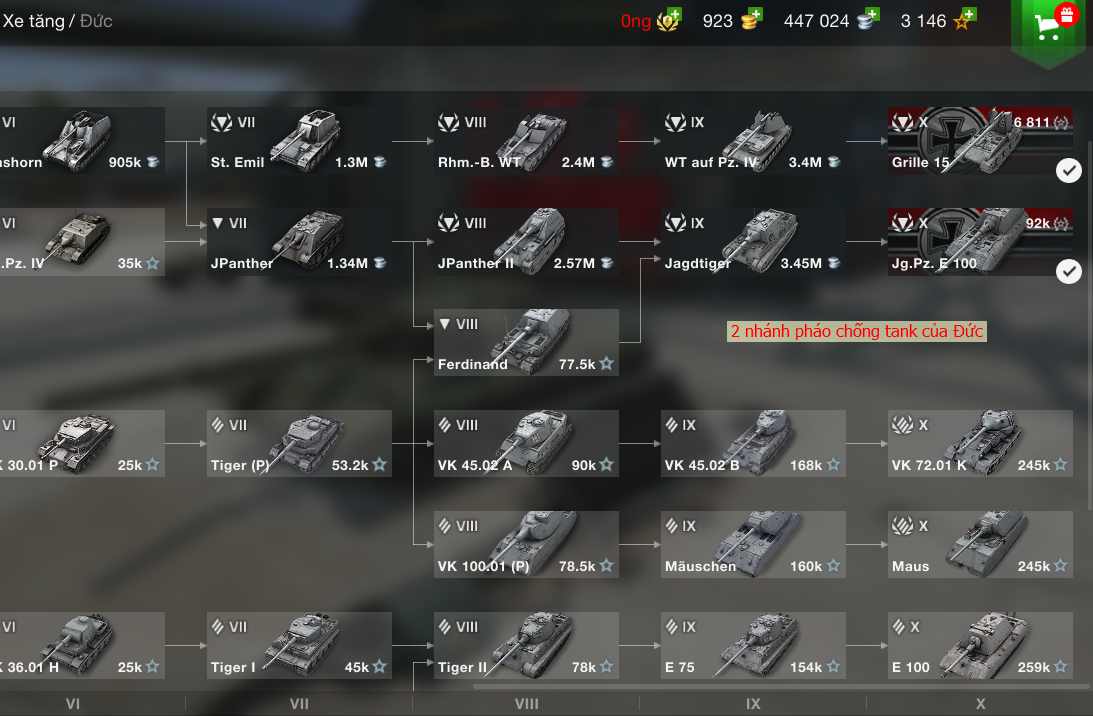This screenshot has height=716, width=1093.
Task: Choose the Grille 15 tier X tank
Action: click(980, 141)
